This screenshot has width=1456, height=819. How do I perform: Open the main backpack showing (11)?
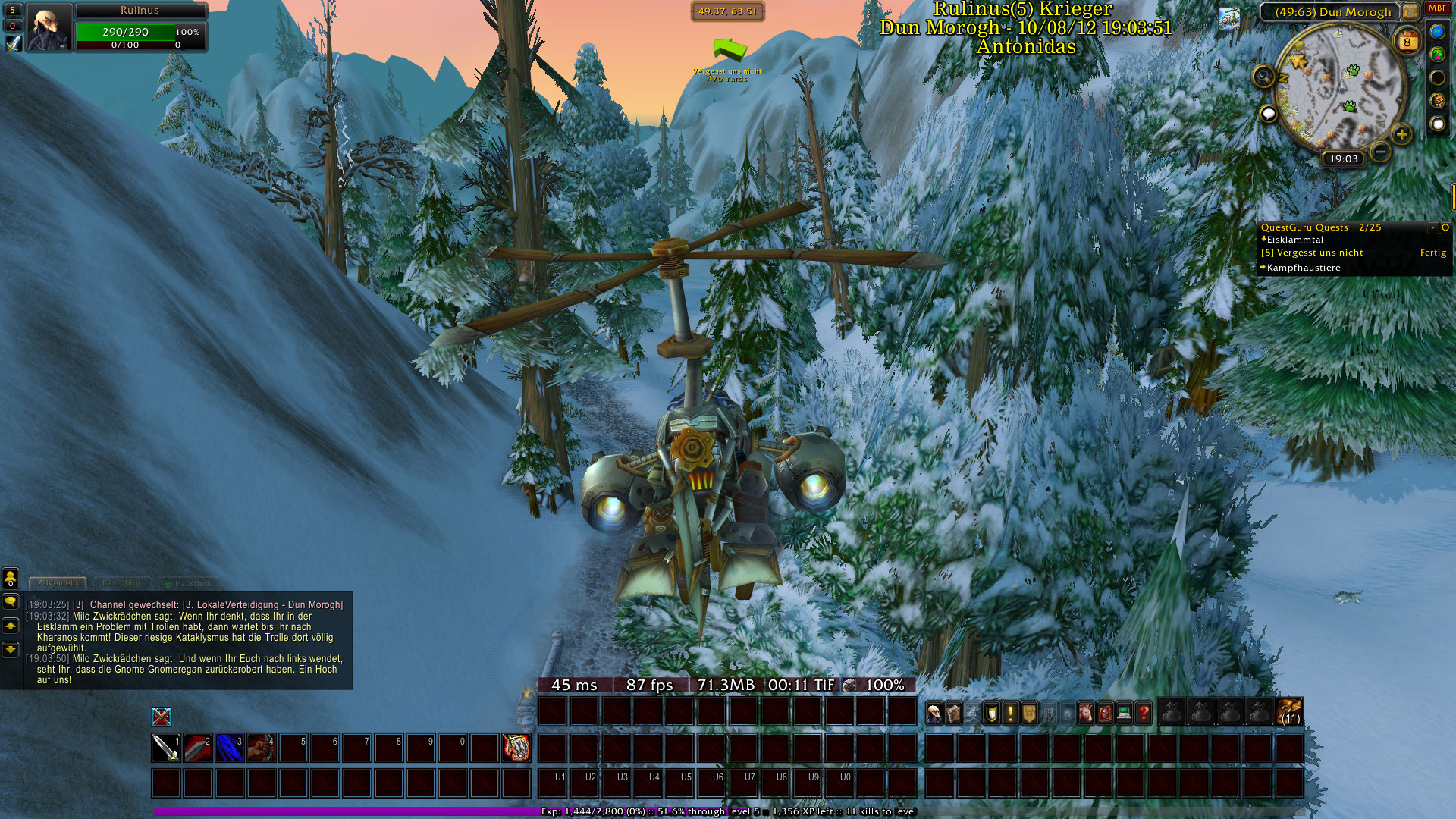1289,713
